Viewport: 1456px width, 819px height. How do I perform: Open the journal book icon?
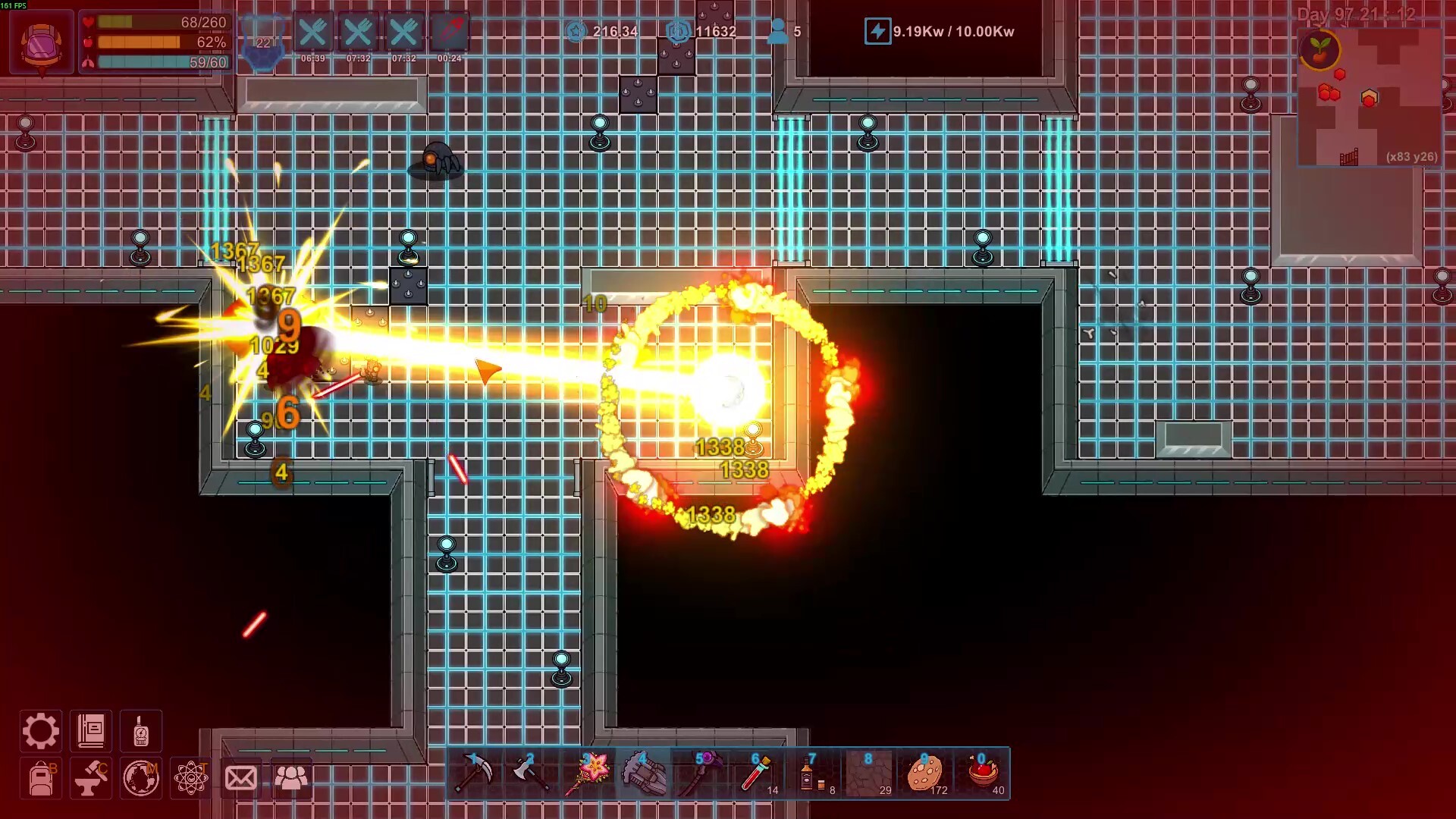(x=91, y=731)
